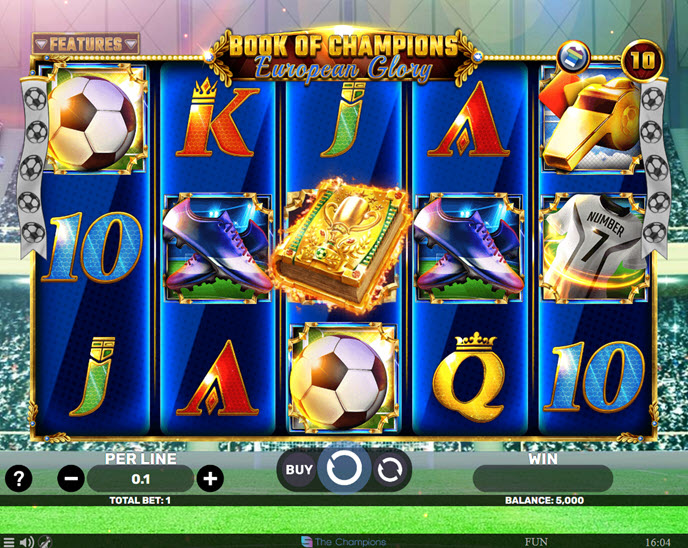Open the Buy feature

tap(299, 468)
